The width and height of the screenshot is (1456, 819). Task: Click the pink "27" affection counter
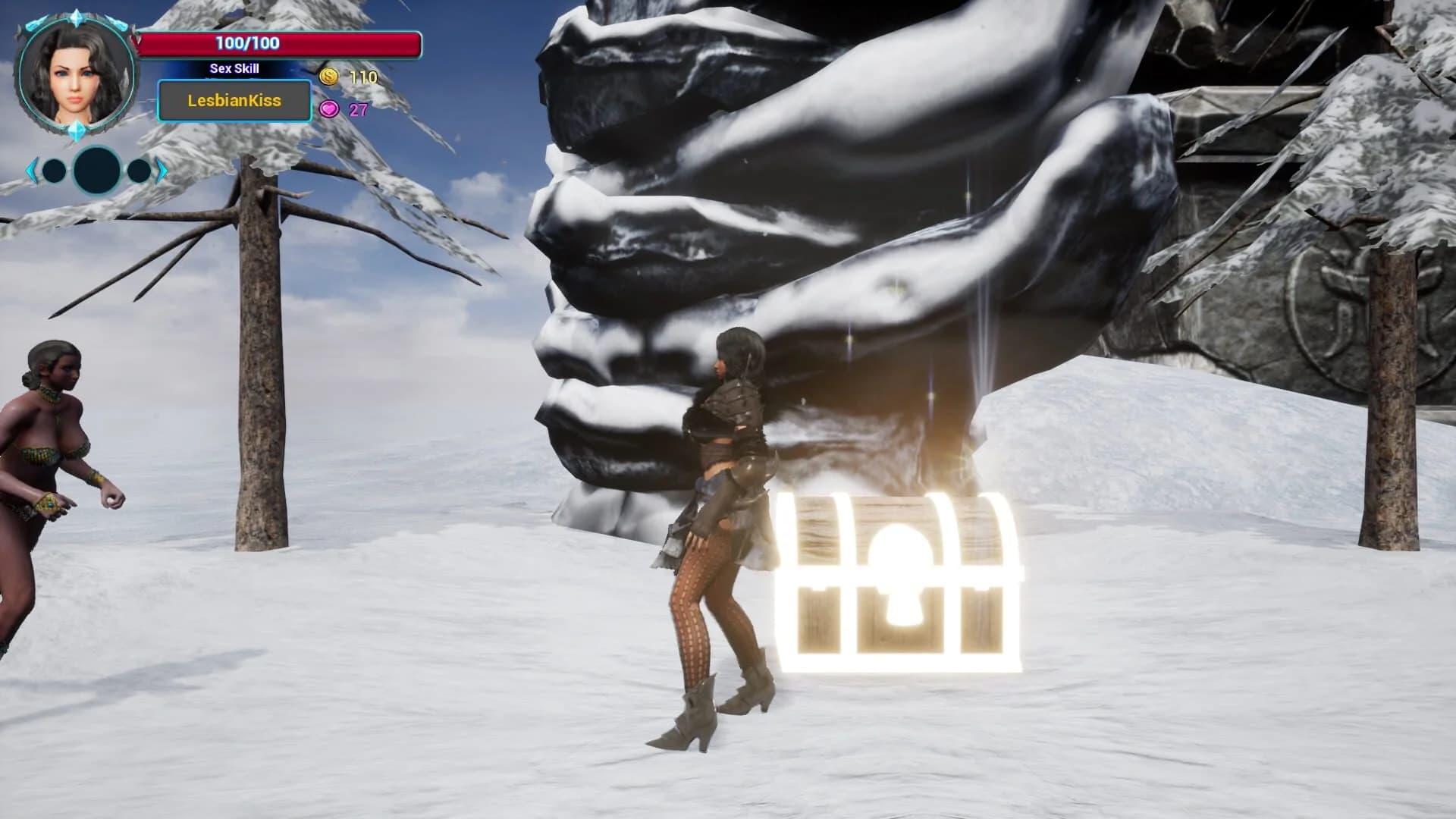(358, 109)
